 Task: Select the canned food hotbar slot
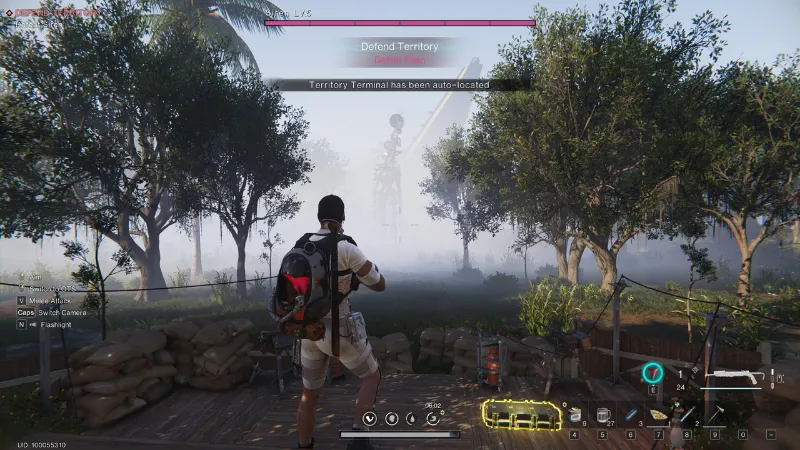(575, 414)
